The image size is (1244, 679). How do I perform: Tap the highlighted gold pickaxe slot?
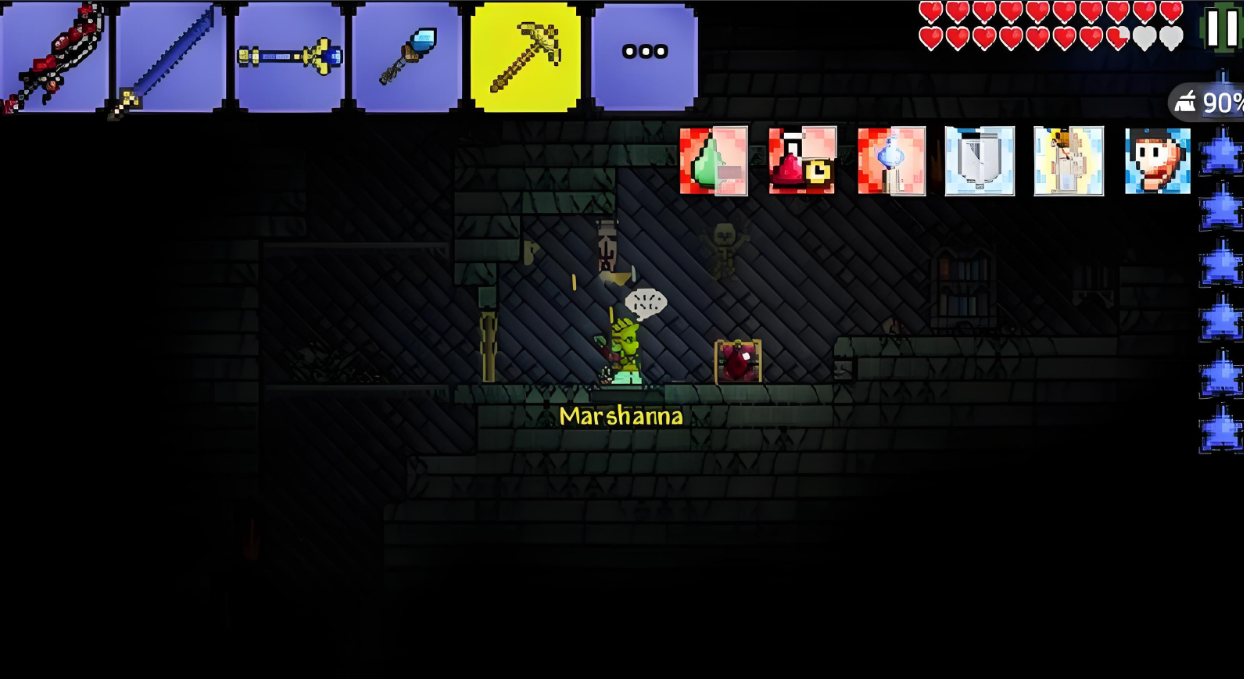pos(526,57)
